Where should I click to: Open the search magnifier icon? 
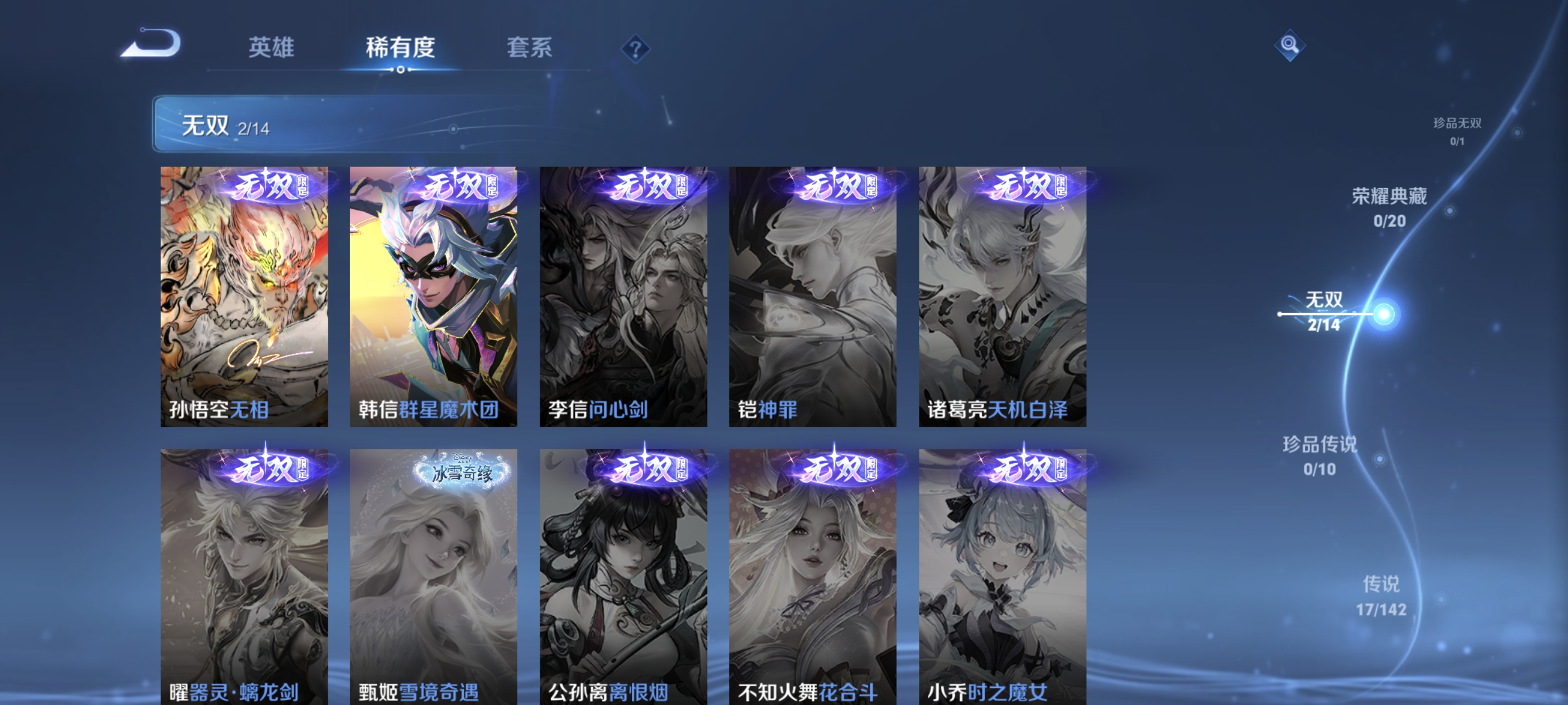pyautogui.click(x=1291, y=45)
